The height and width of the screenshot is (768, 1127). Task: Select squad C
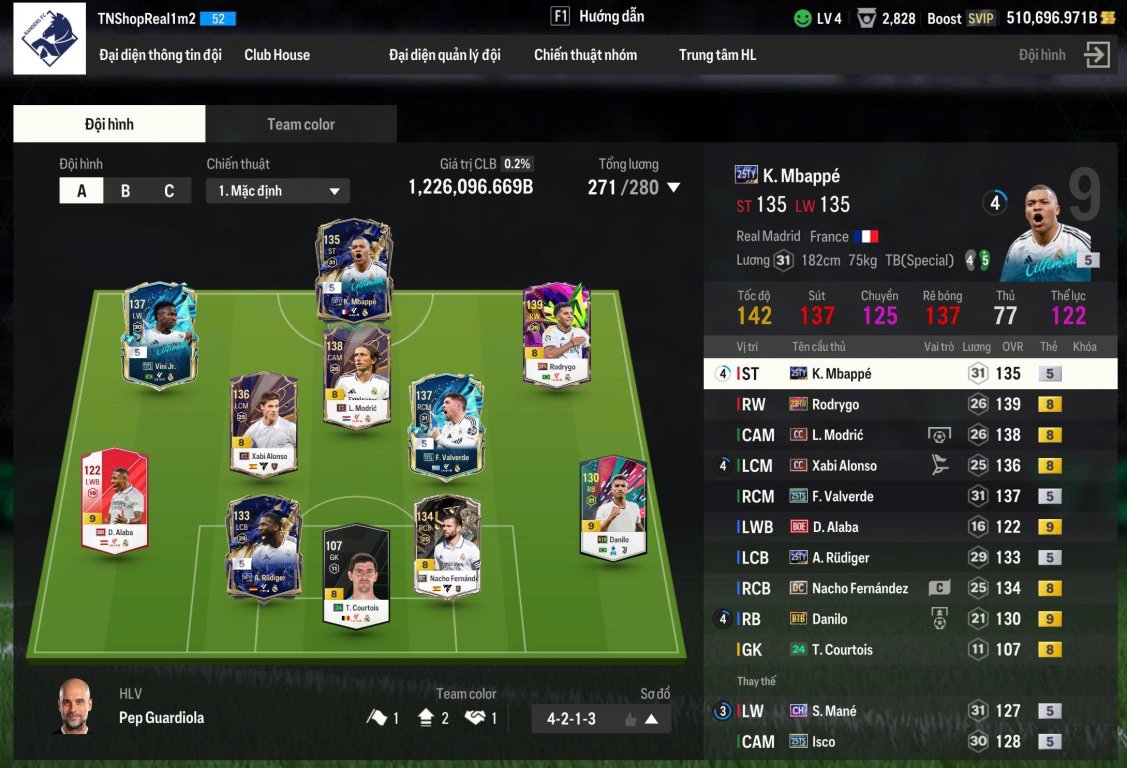(169, 191)
